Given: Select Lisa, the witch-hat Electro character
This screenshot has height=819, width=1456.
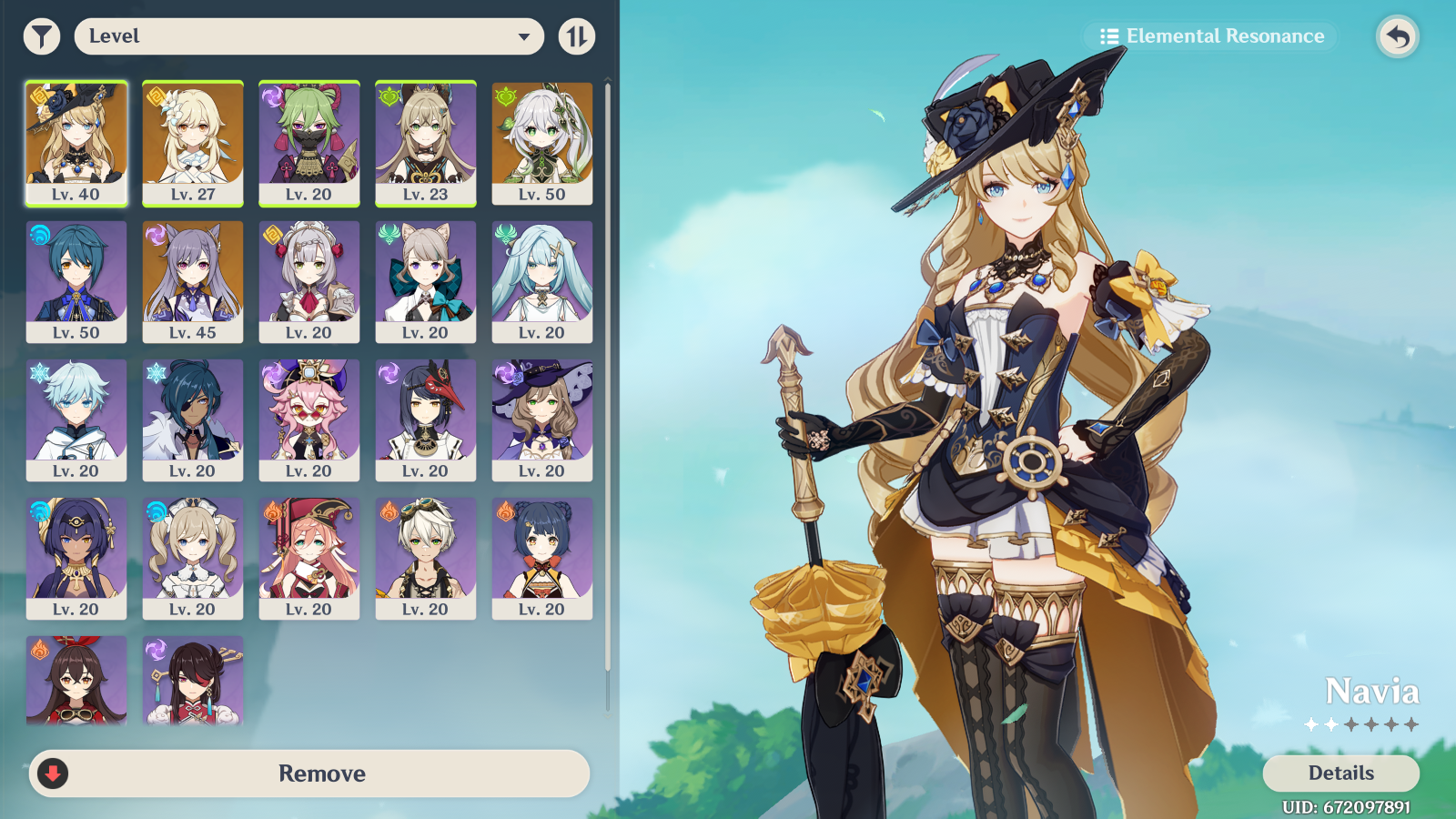Looking at the screenshot, I should [x=541, y=418].
